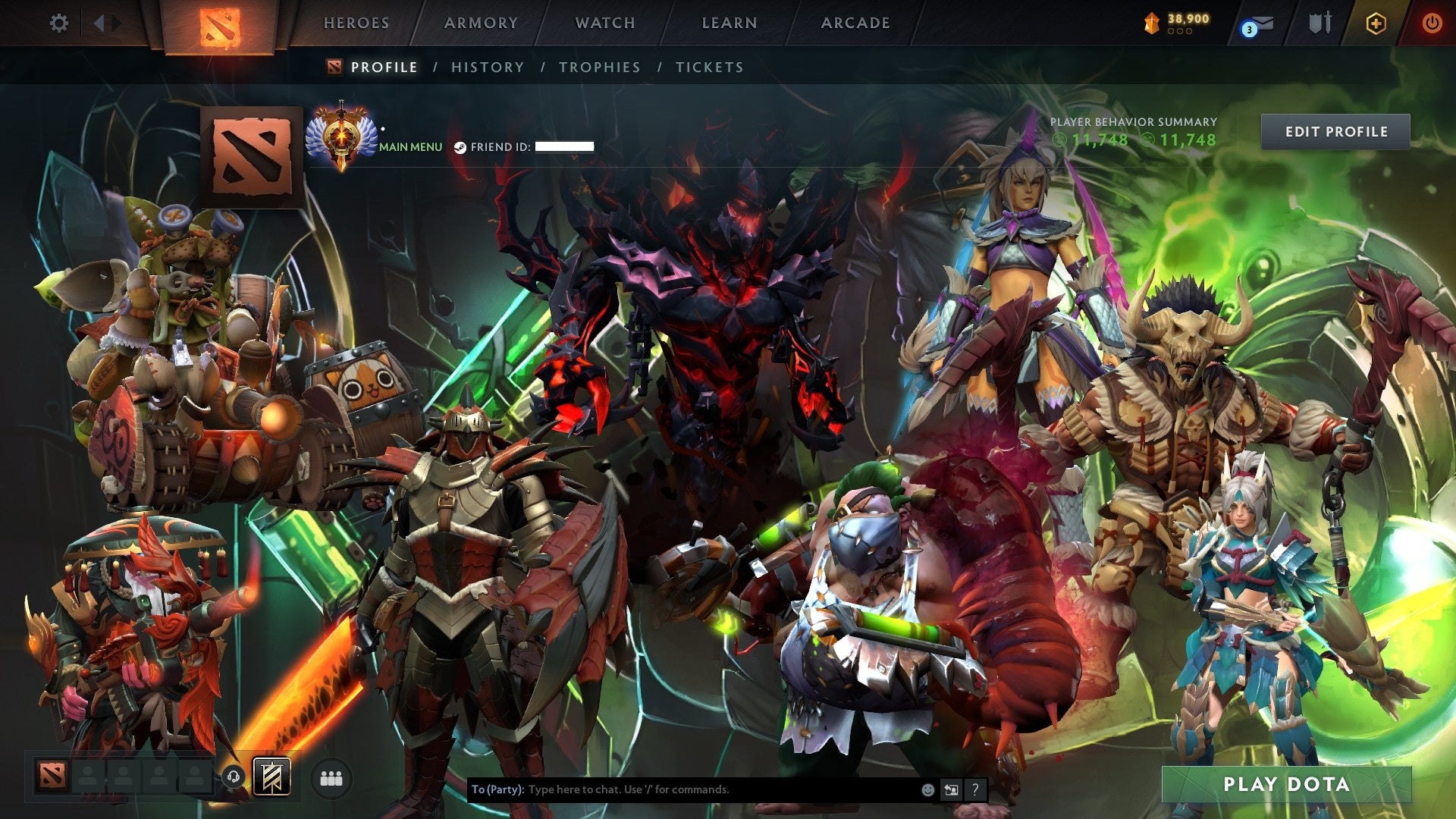Screen dimensions: 1456x819
Task: Open the settings gear
Action: tap(58, 24)
